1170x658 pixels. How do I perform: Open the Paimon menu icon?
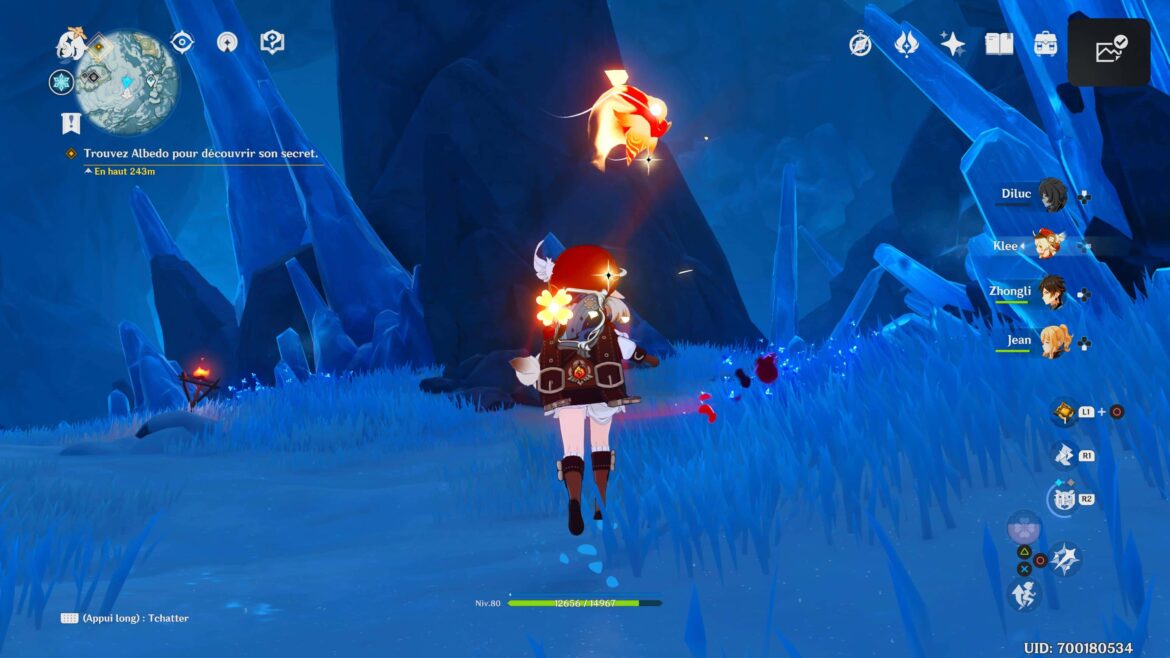(x=72, y=43)
